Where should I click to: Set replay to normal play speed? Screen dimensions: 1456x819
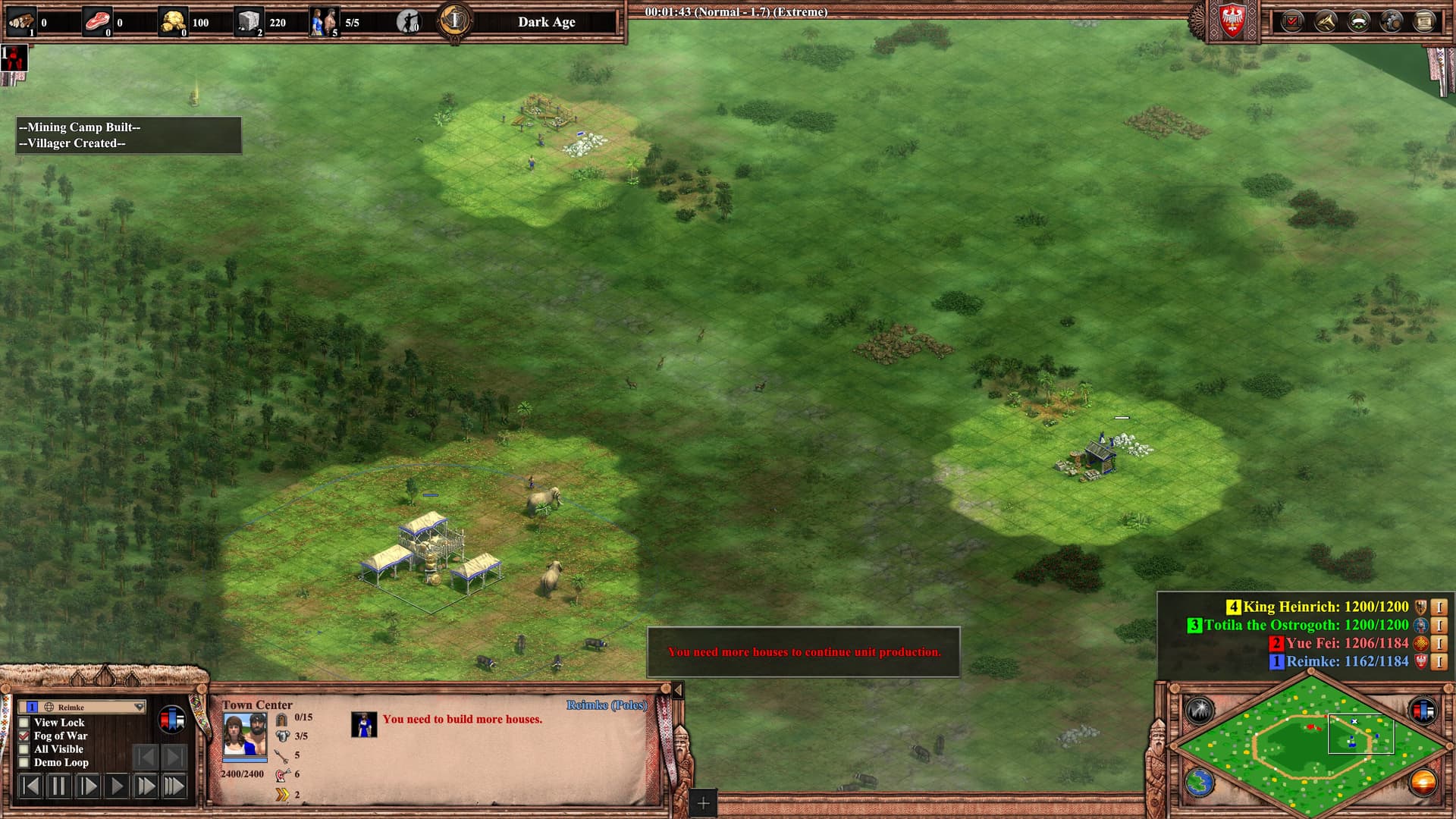click(x=117, y=786)
